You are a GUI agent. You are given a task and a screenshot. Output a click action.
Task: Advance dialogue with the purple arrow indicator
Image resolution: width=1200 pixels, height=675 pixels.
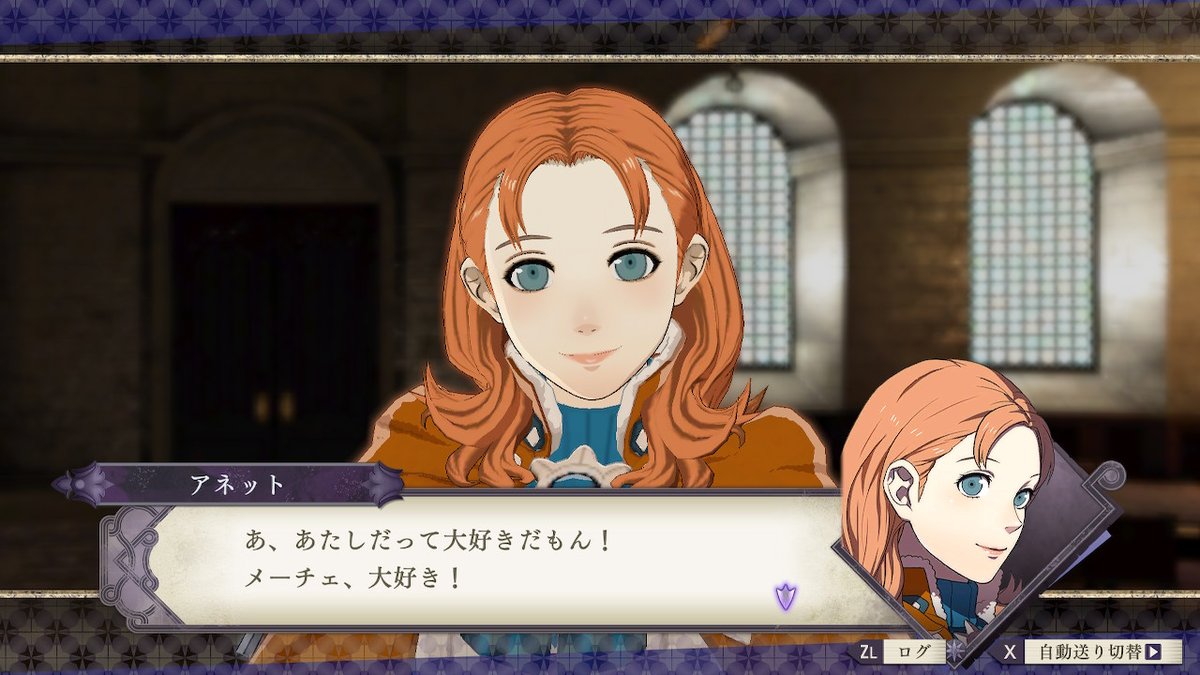click(x=785, y=598)
